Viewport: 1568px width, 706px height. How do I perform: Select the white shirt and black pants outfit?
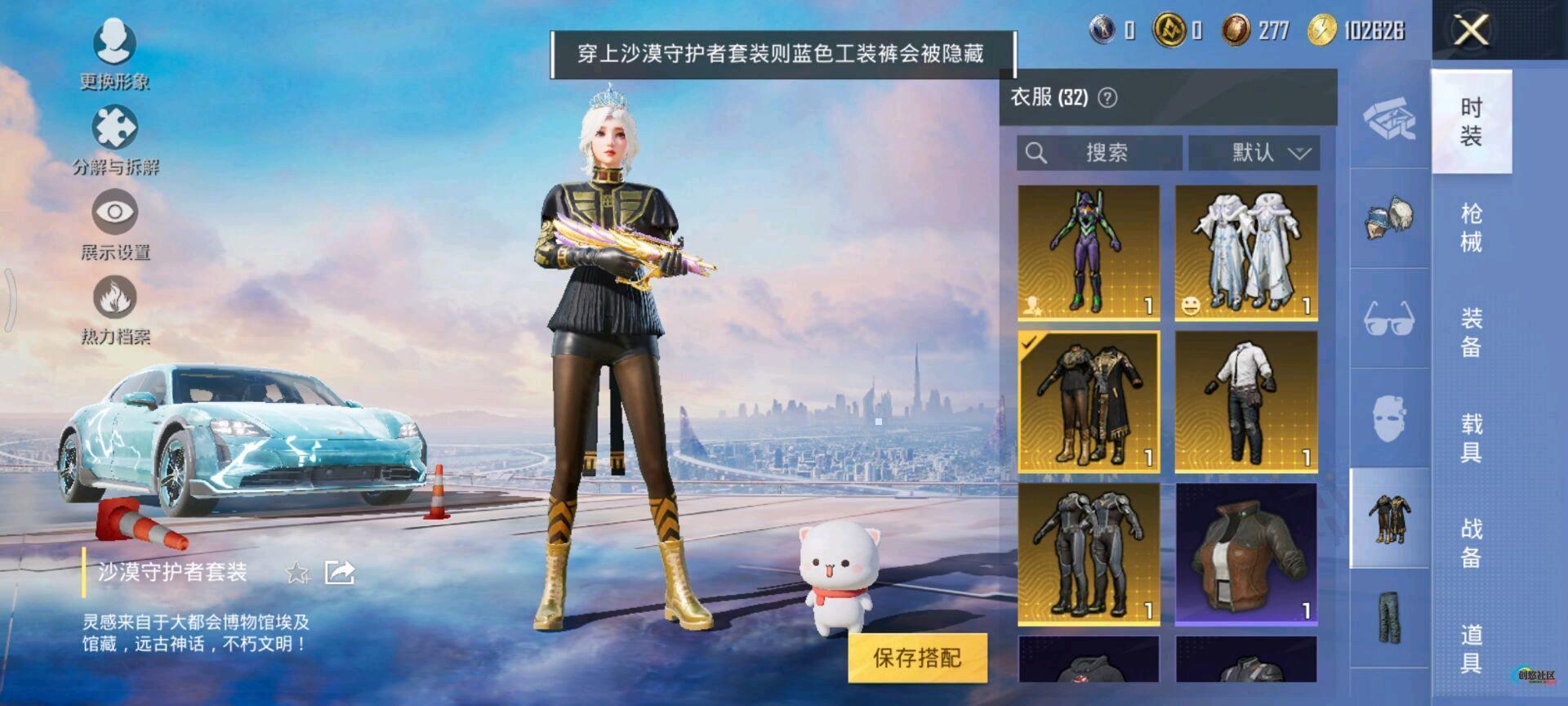[x=1245, y=401]
